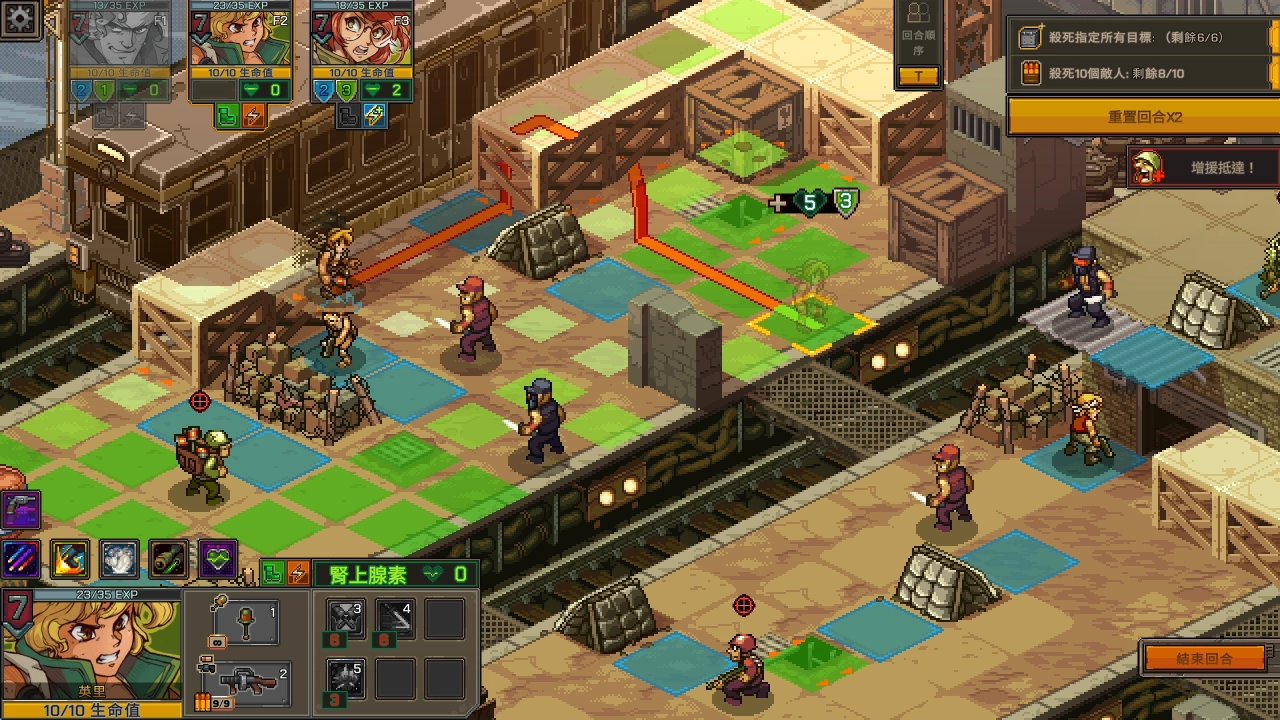This screenshot has width=1280, height=720.
Task: Activate the rocket launcher ability icon
Action: 169,560
